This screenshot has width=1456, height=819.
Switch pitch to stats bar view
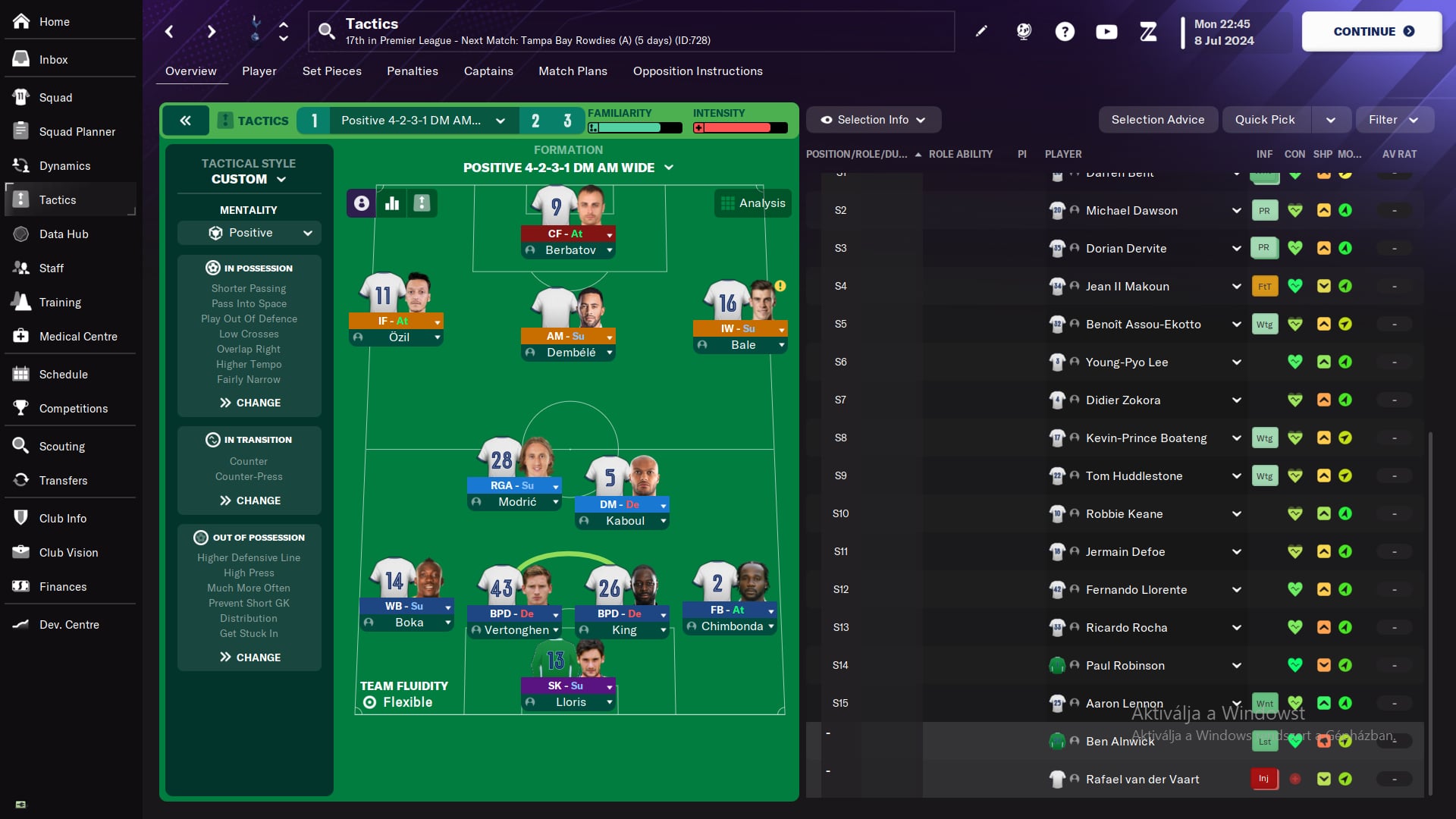(x=391, y=203)
